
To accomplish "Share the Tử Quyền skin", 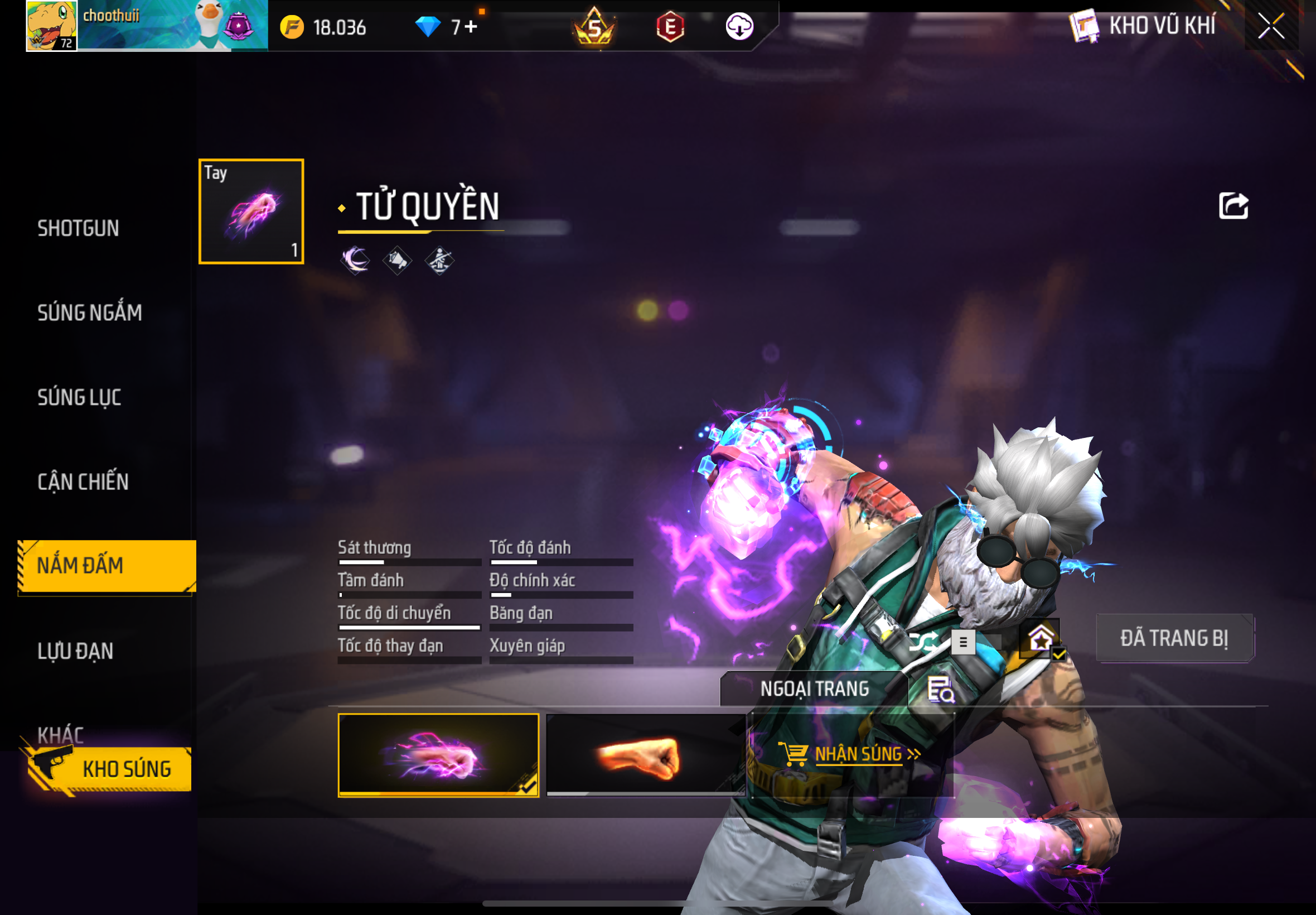I will click(1233, 206).
